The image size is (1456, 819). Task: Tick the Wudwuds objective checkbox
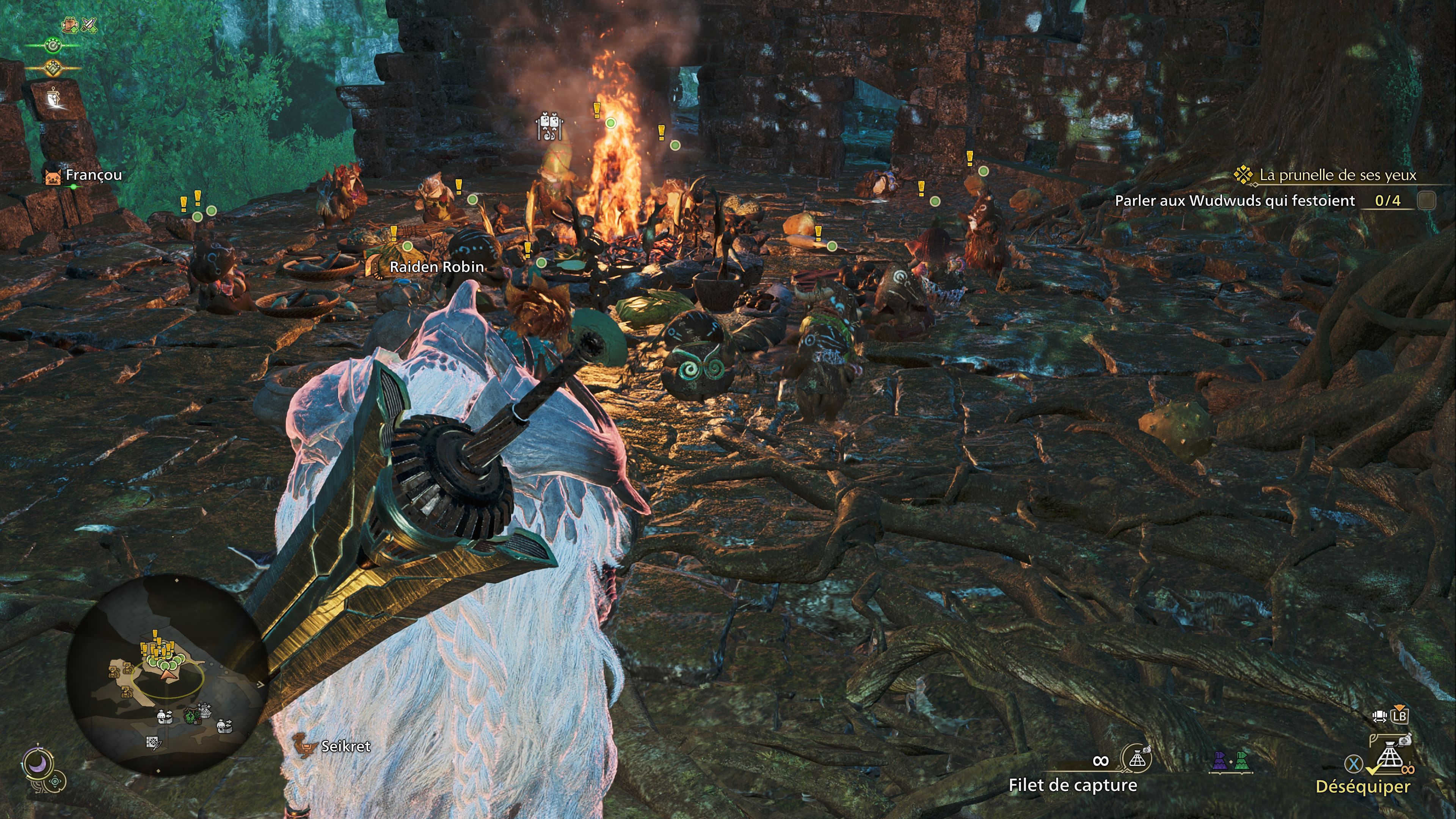1426,200
